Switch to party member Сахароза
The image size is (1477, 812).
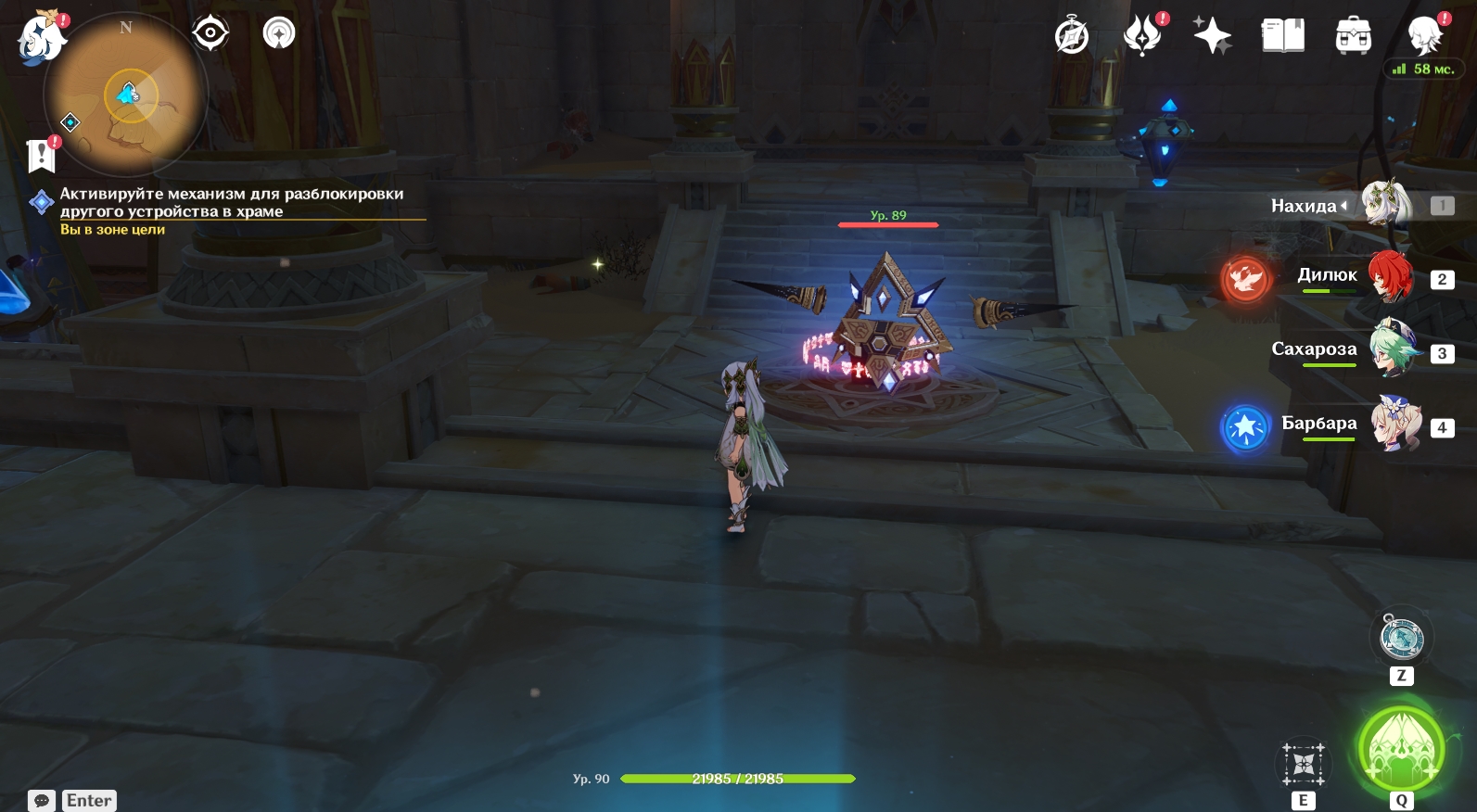(1389, 350)
